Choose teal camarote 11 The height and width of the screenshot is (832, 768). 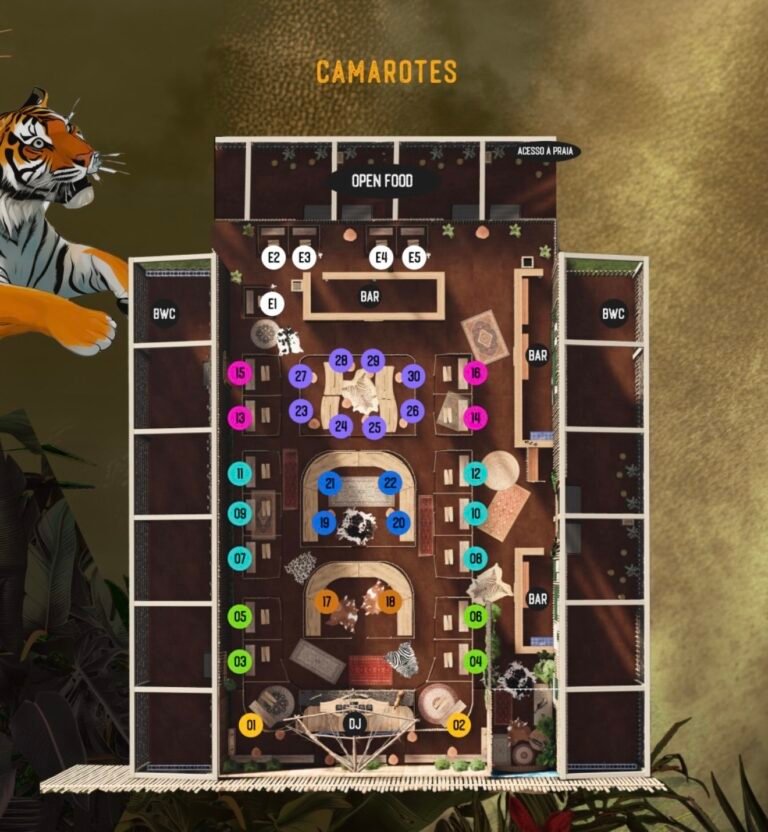click(x=239, y=473)
